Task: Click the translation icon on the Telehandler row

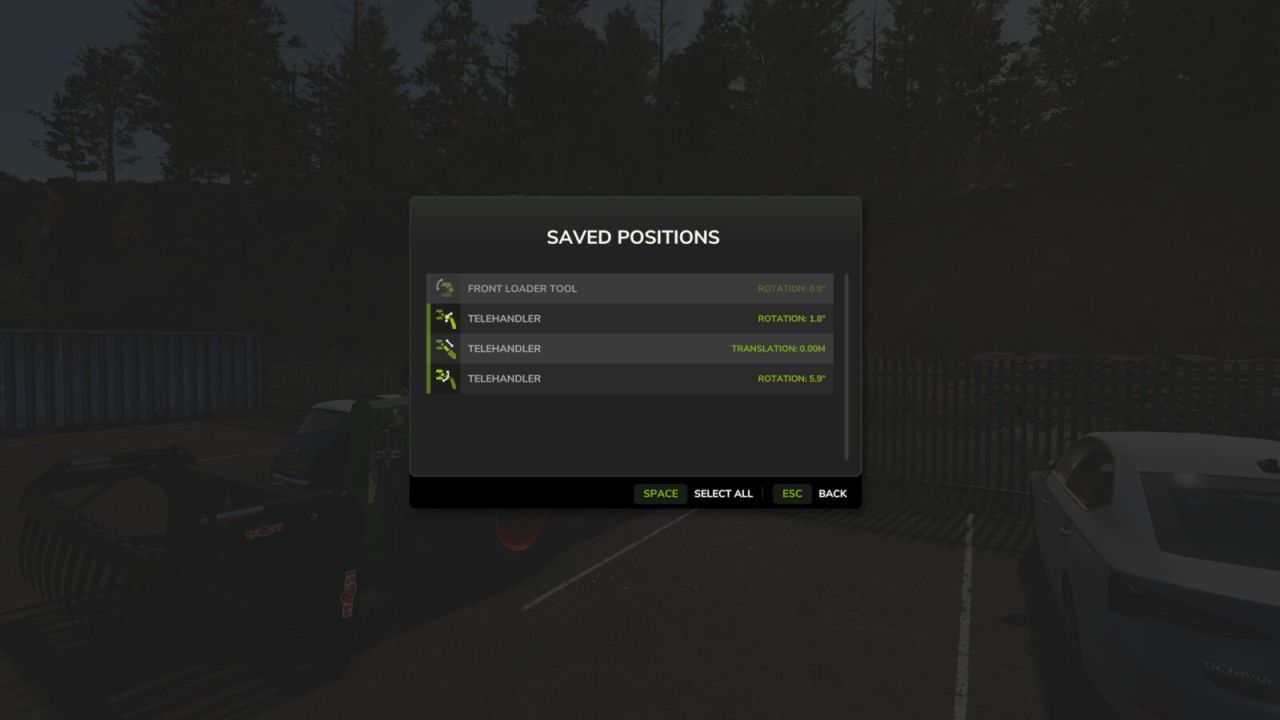Action: coord(445,348)
